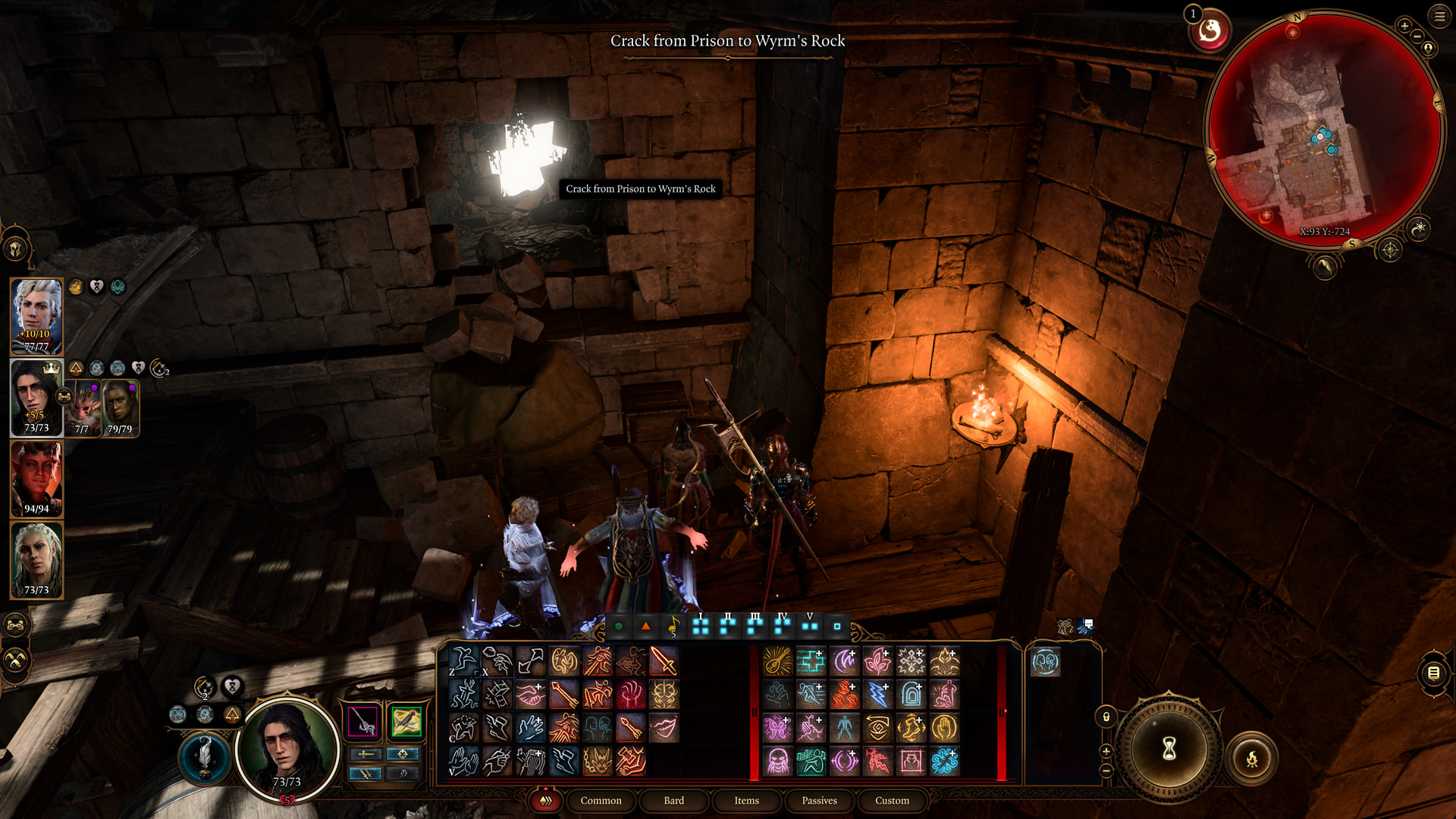
Task: Select the braided-hair woman portrait at 73/73
Action: 36,560
